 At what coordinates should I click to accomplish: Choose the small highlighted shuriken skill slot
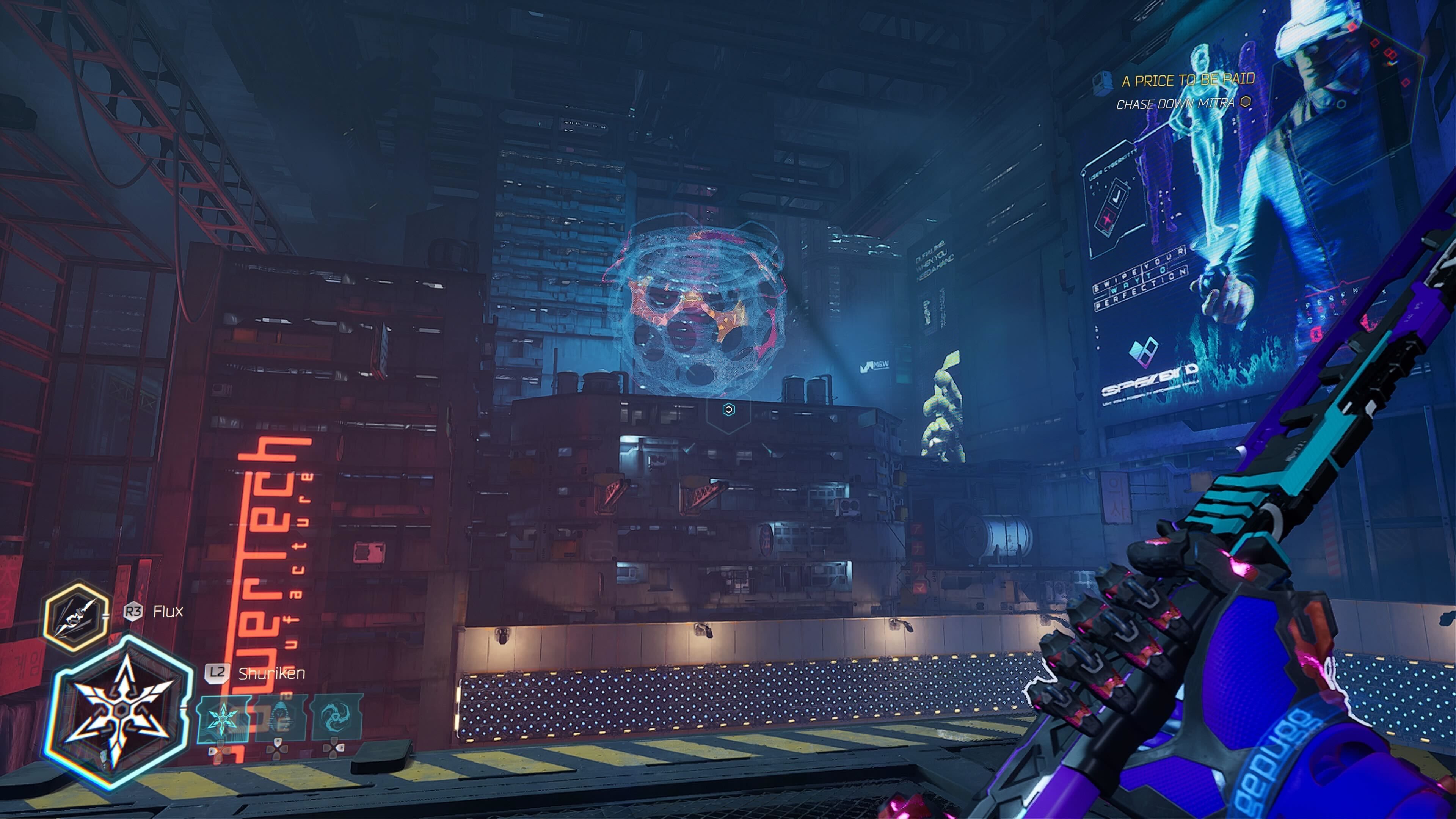(x=223, y=719)
